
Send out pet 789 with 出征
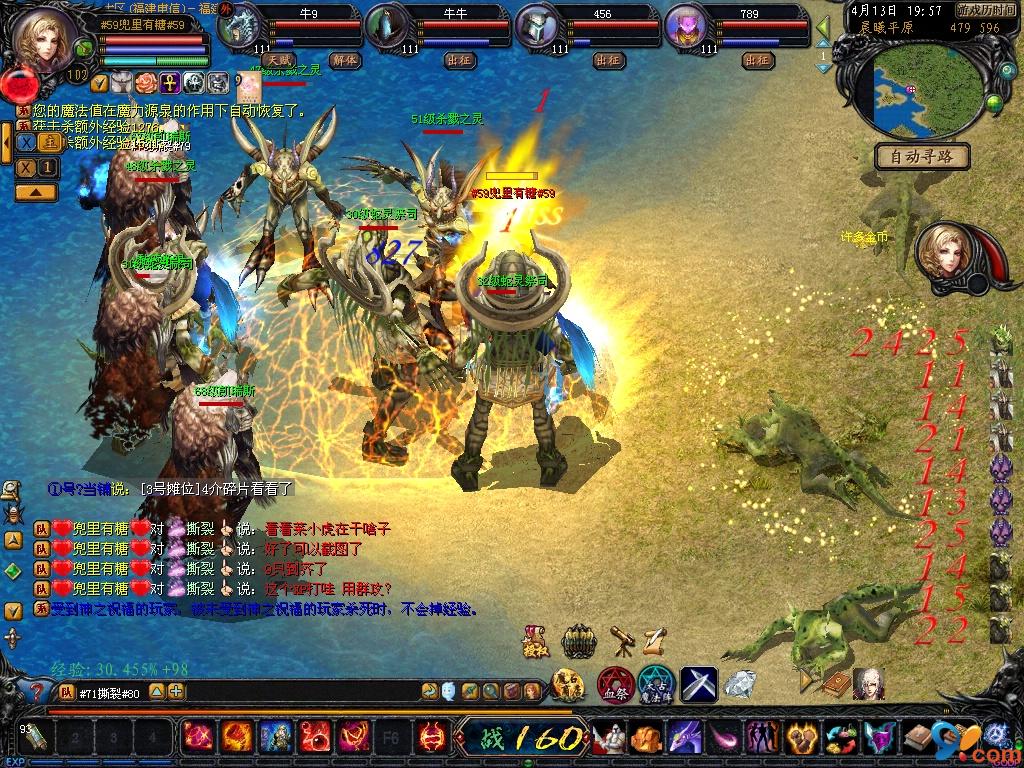coord(758,60)
